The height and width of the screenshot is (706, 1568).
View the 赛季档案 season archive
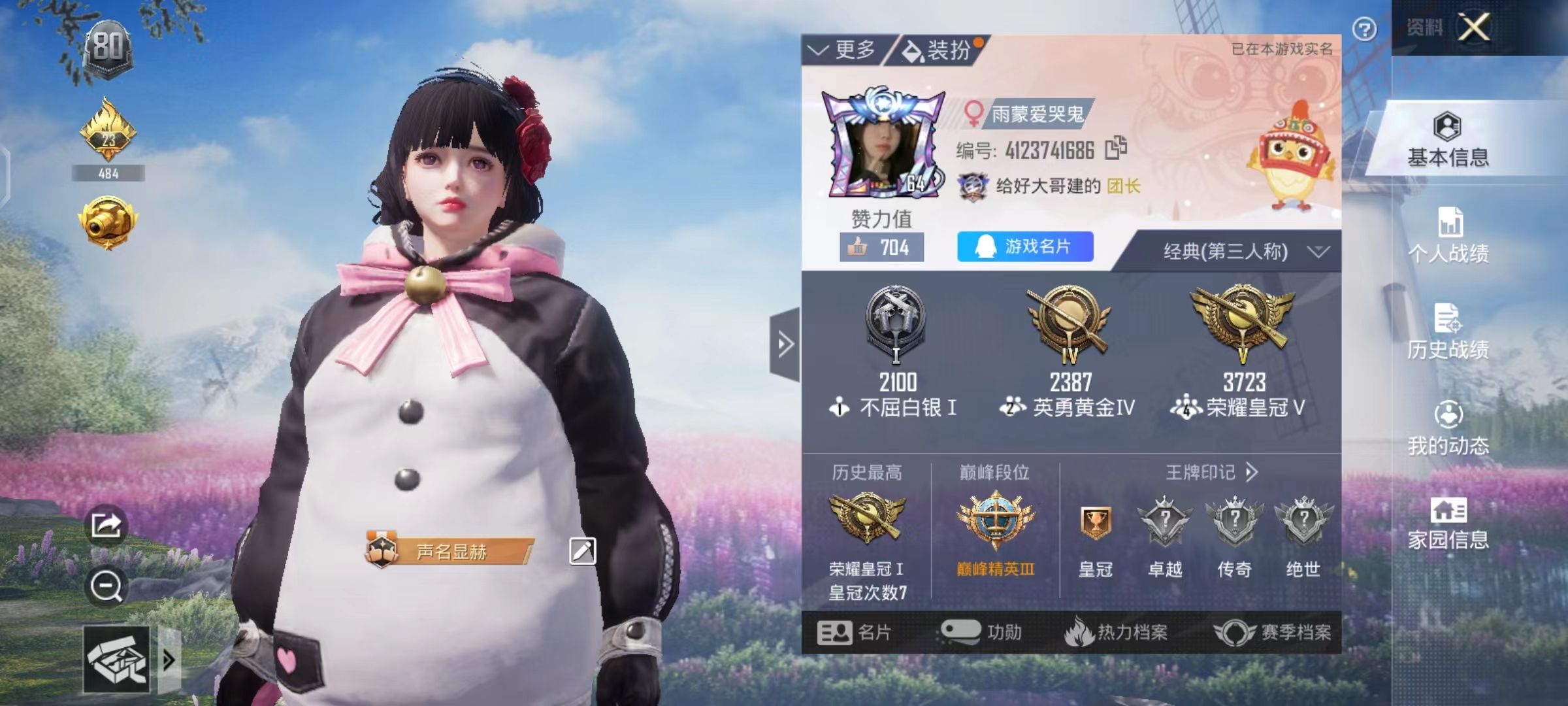coord(1273,632)
